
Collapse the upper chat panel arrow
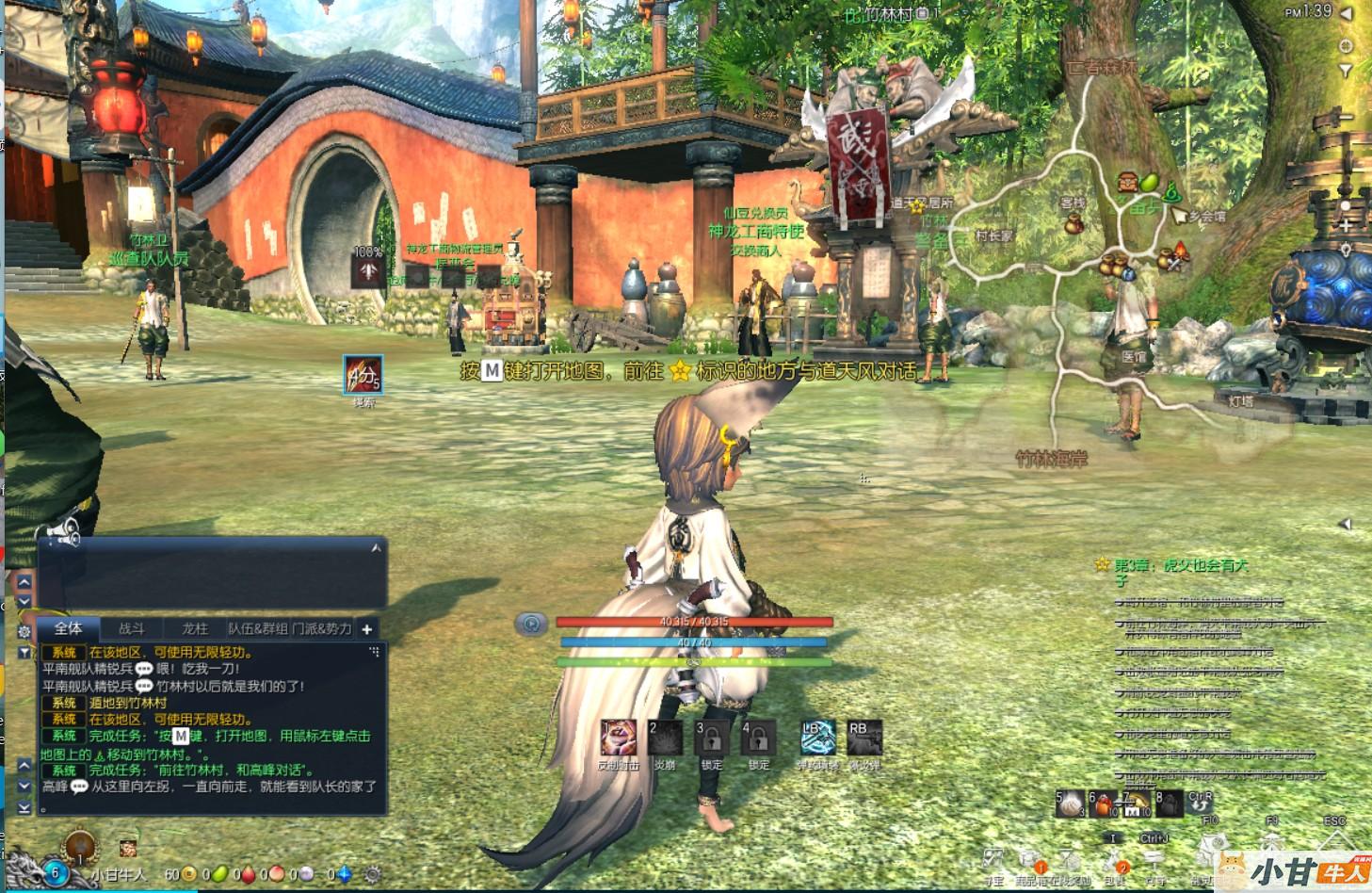(x=377, y=547)
